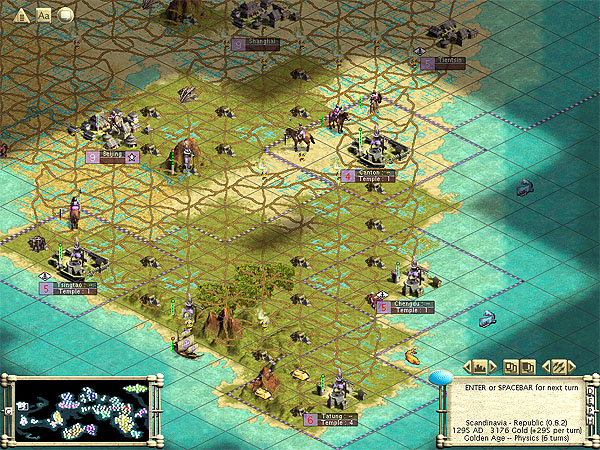Select the city skyline icon button
This screenshot has height=450, width=600.
click(x=480, y=366)
